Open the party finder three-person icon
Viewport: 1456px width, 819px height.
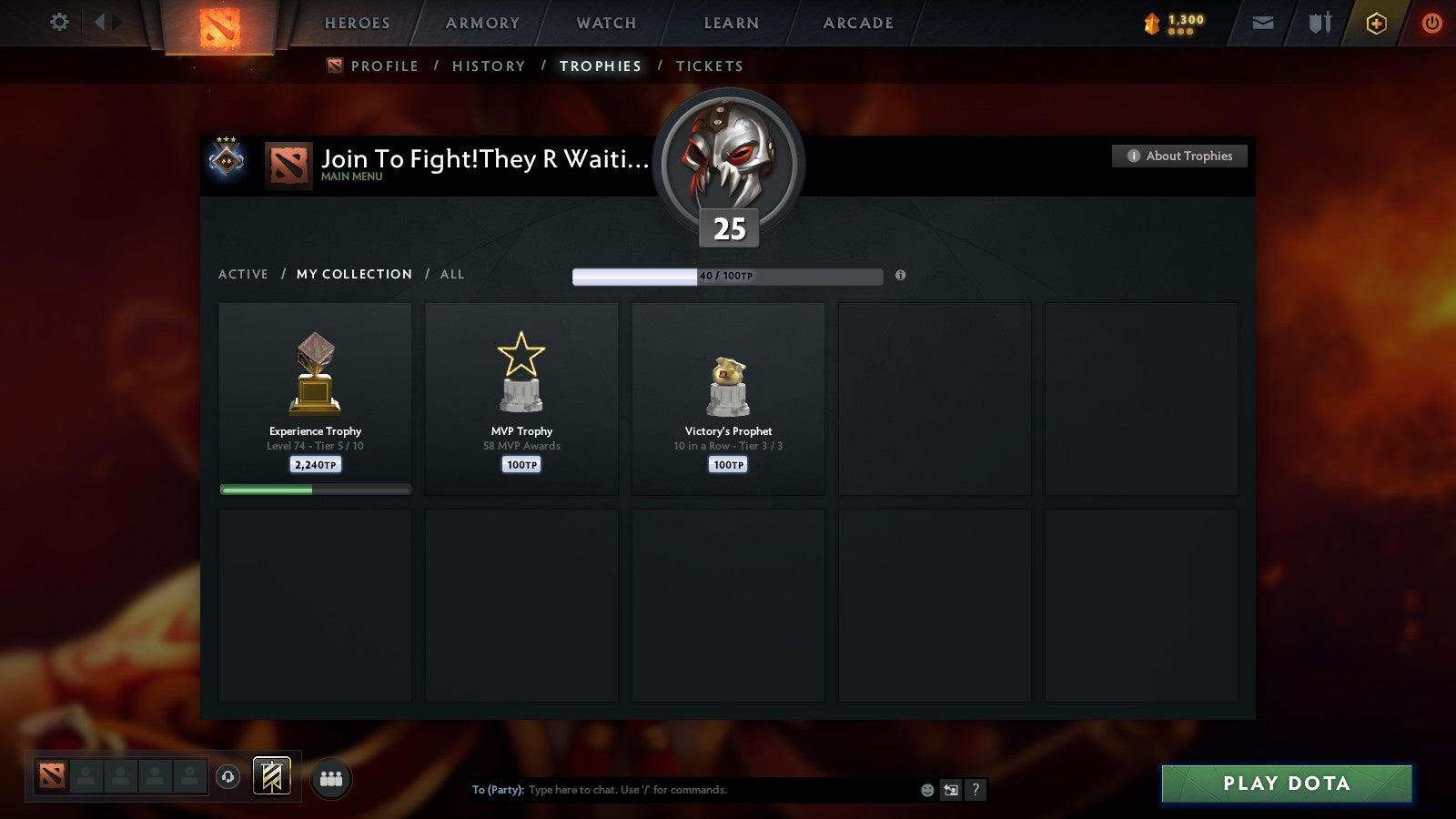[331, 778]
